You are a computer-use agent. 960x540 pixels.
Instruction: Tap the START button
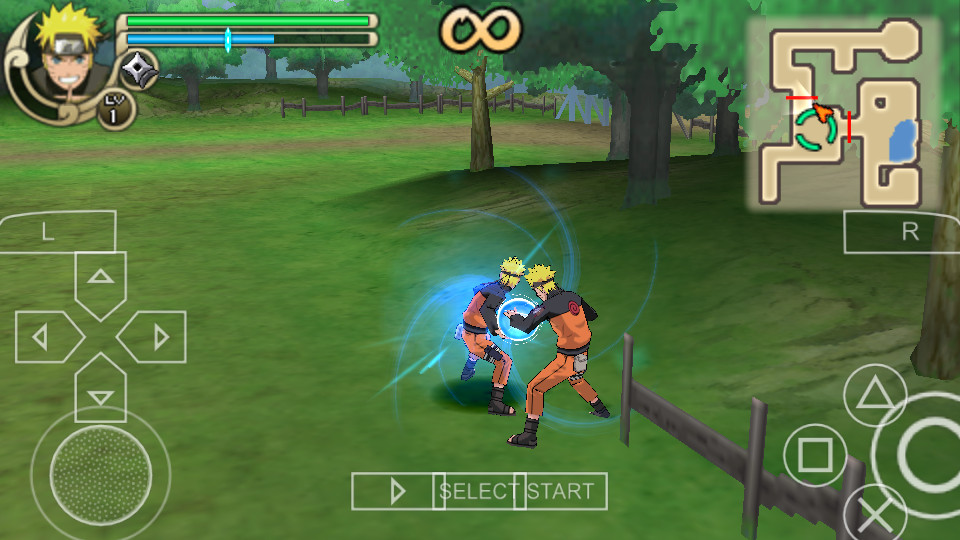[561, 491]
